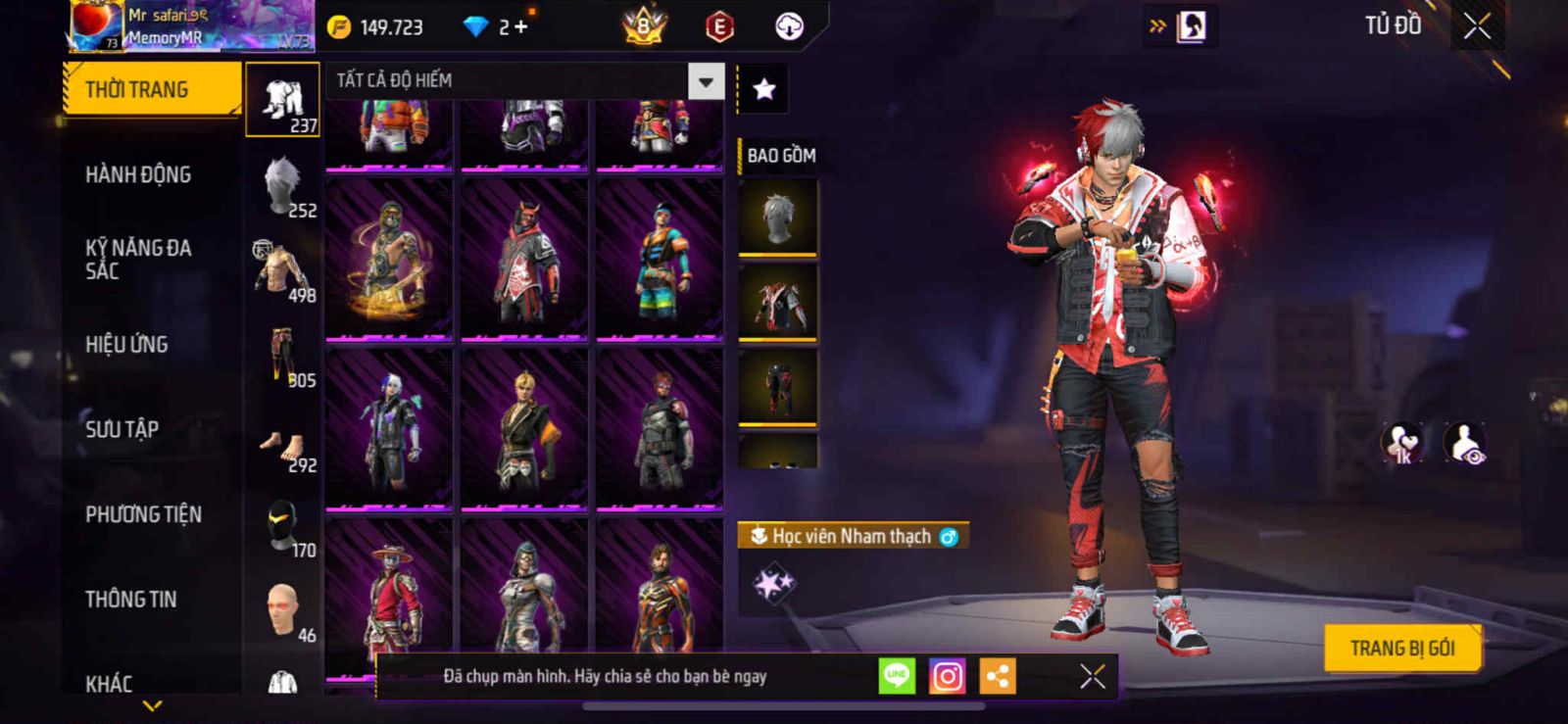Toggle the star favorites filter
The image size is (1568, 724).
pos(763,90)
